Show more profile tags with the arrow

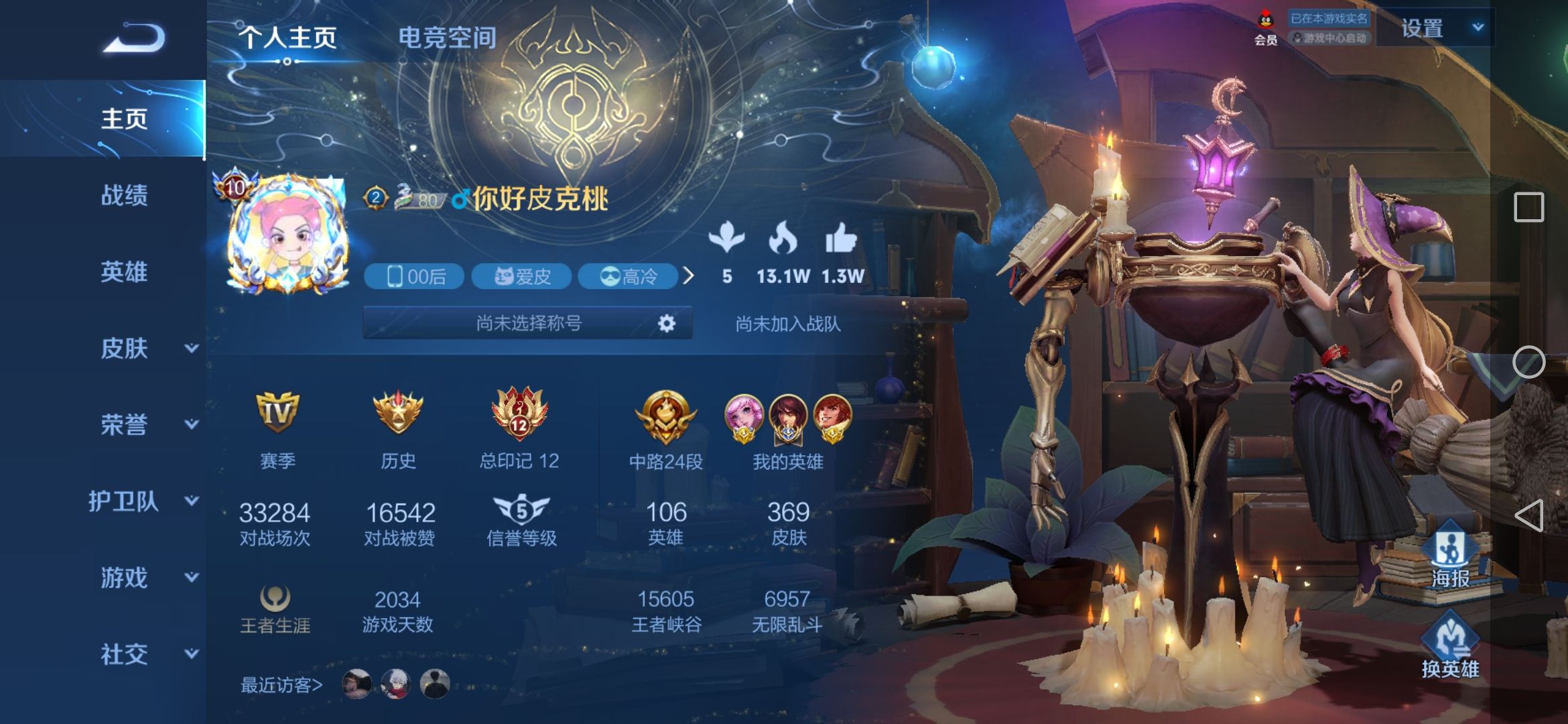pos(688,276)
